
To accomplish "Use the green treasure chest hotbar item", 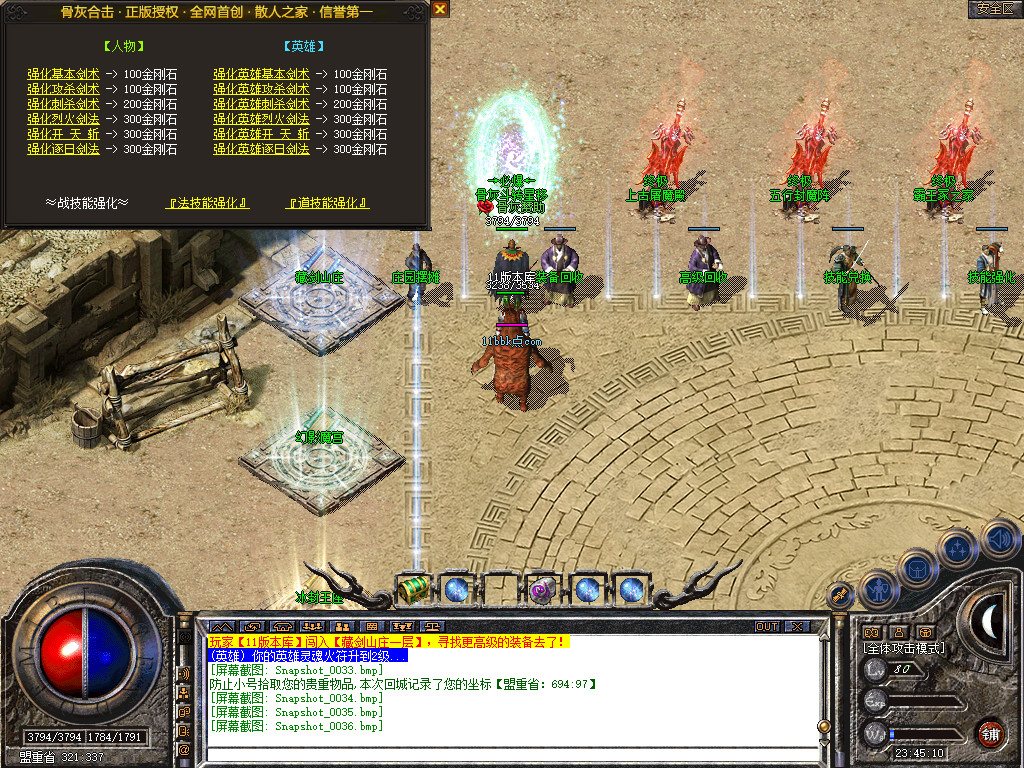I will point(412,590).
